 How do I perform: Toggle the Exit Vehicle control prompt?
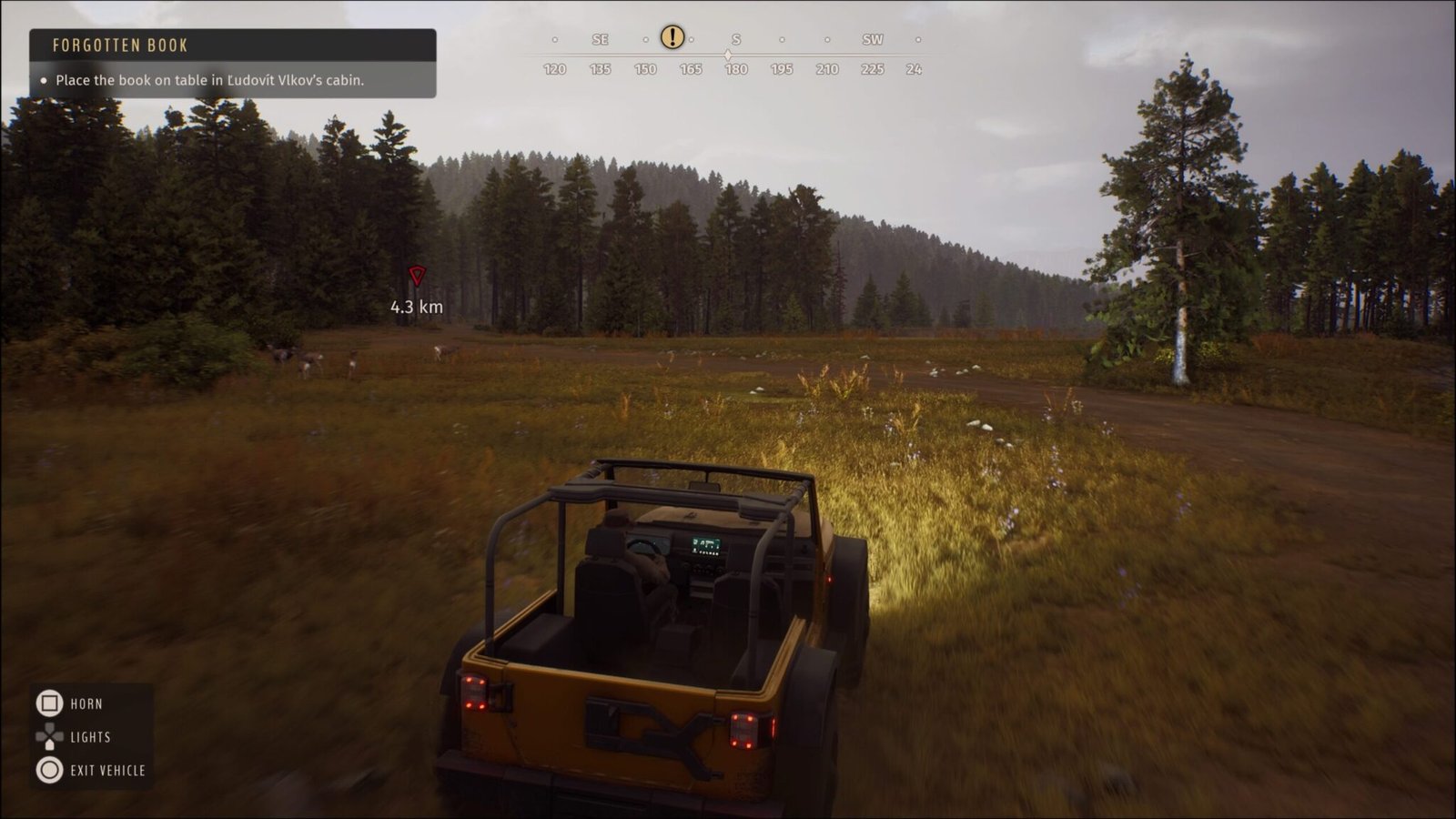pyautogui.click(x=106, y=770)
